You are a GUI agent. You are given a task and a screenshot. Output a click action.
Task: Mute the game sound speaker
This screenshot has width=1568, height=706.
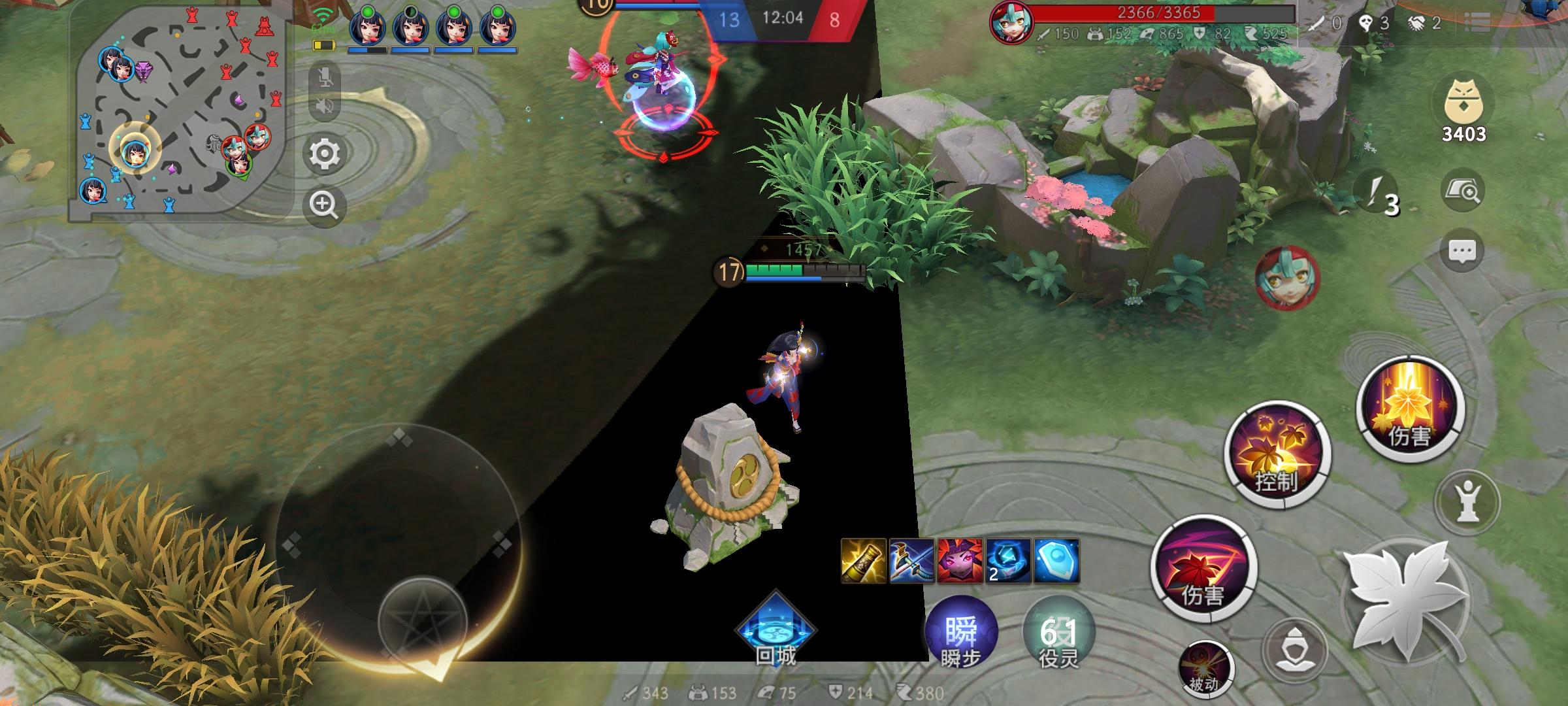coord(325,104)
